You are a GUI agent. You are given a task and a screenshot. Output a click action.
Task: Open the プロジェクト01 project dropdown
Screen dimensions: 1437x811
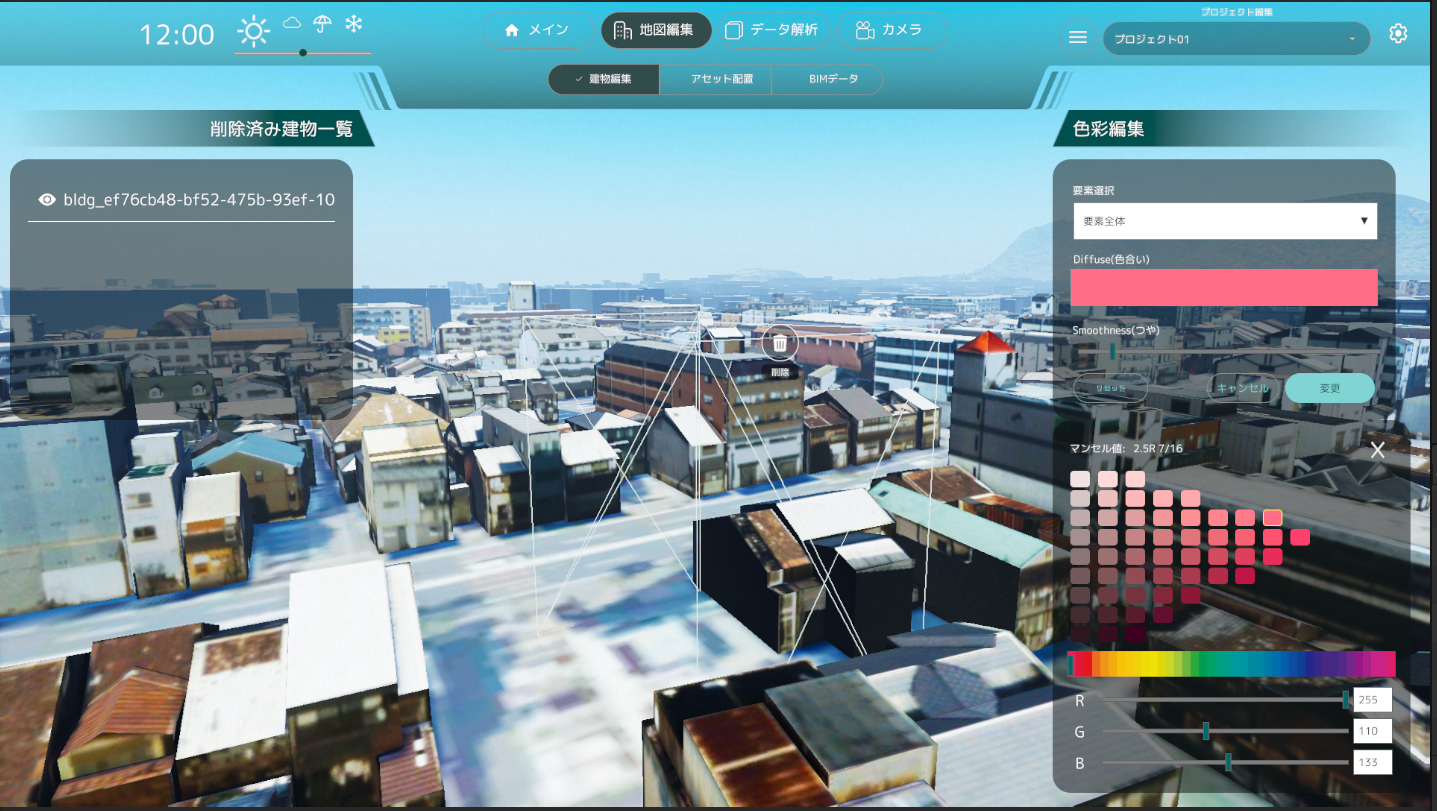coord(1236,39)
